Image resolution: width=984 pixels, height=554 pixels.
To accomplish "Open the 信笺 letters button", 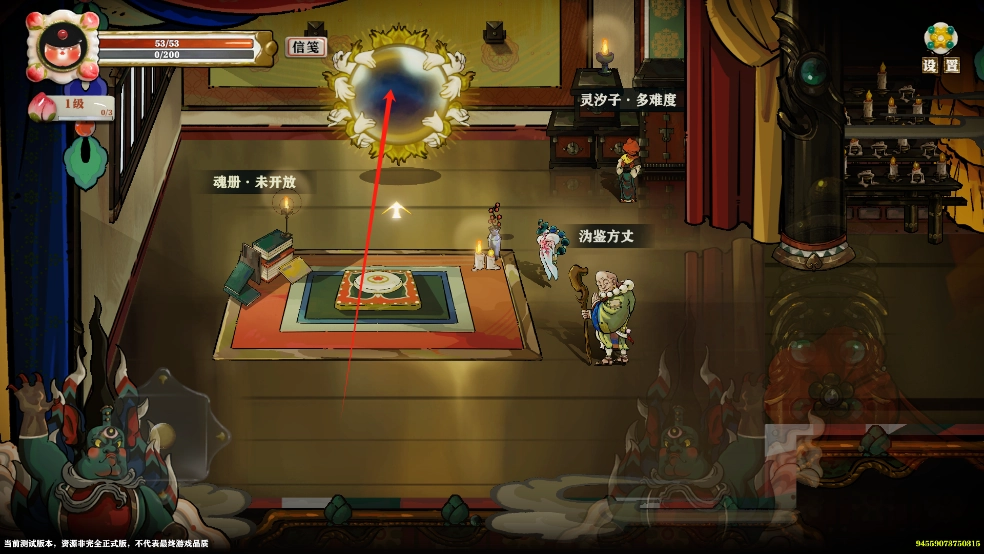I will pyautogui.click(x=307, y=47).
